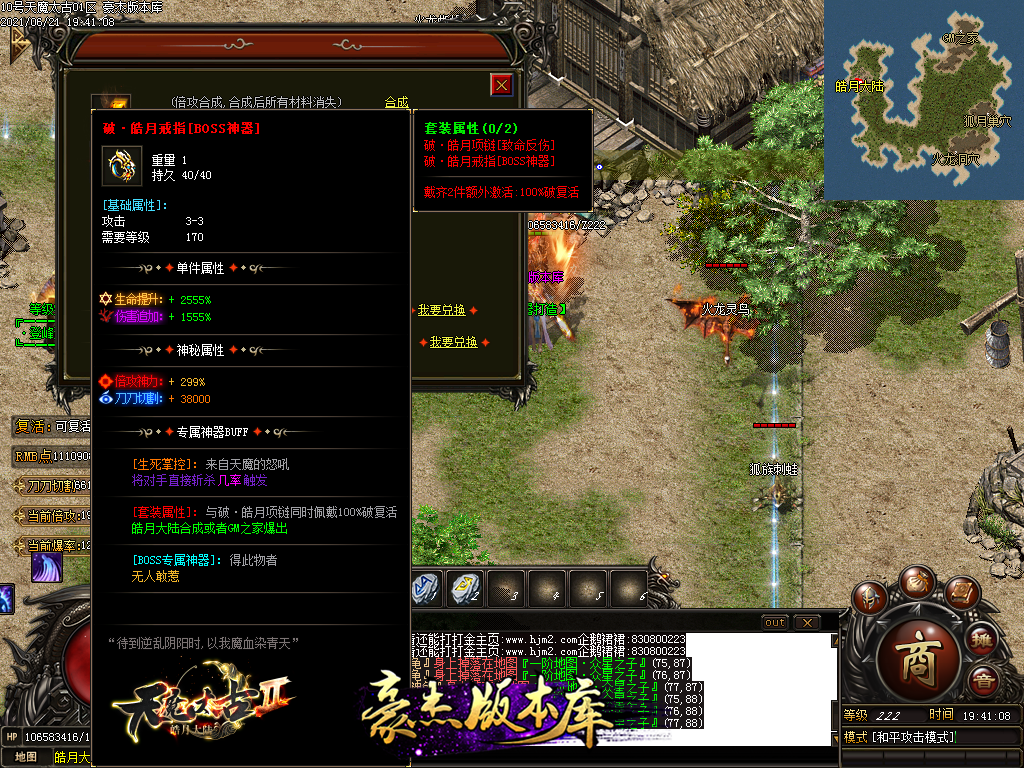Click the 地图 map button
This screenshot has height=768, width=1024.
click(x=26, y=756)
